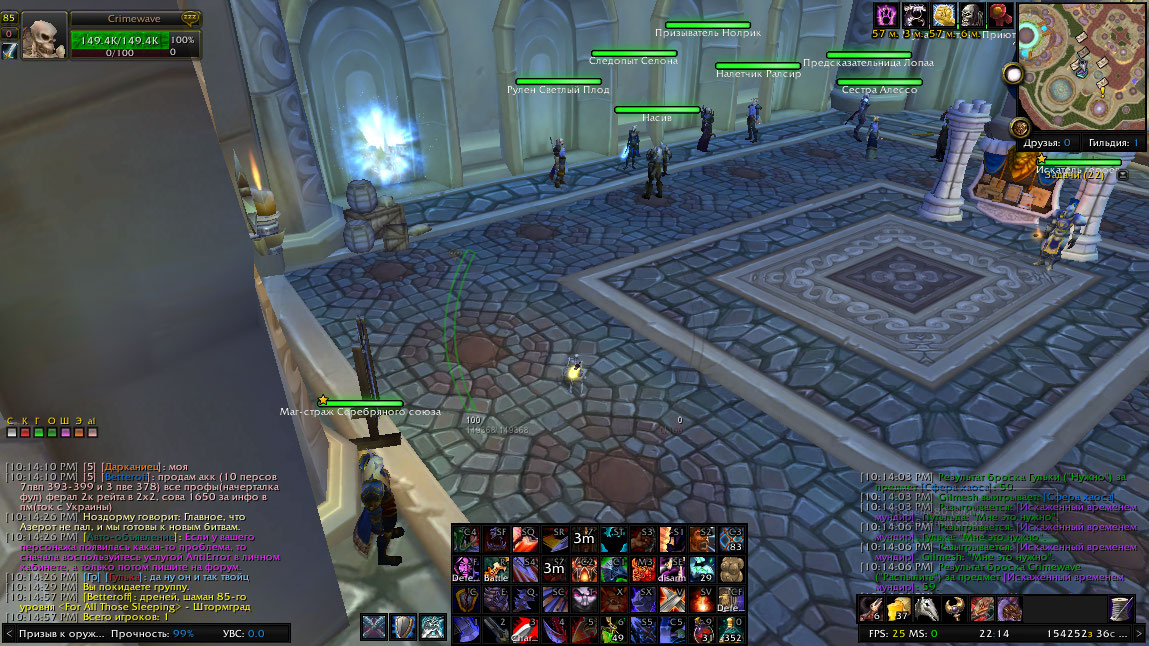Screen dimensions: 1149x646
Task: Use the teal flask with 352 count
Action: pos(732,629)
